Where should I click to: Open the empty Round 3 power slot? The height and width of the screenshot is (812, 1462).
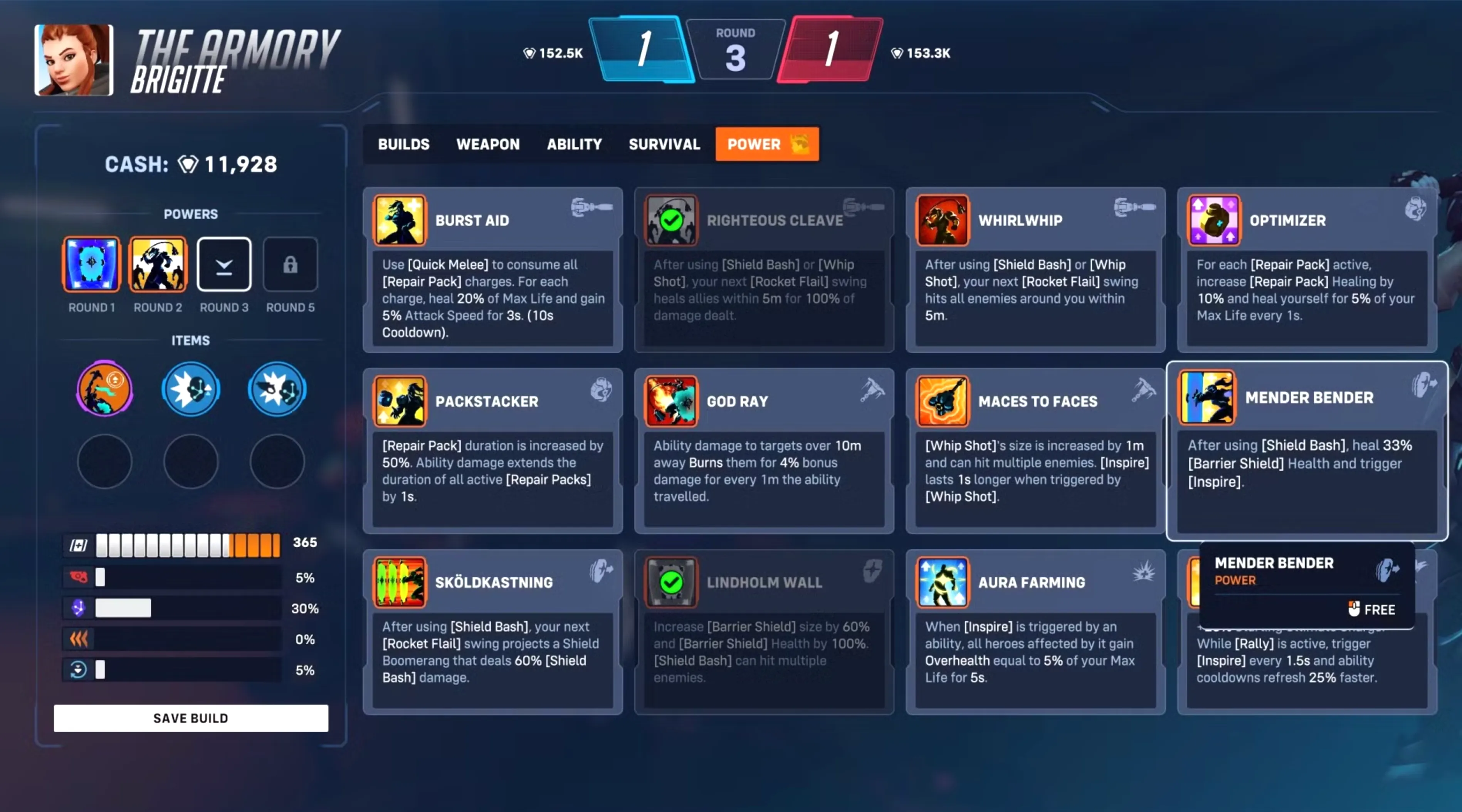pos(224,264)
